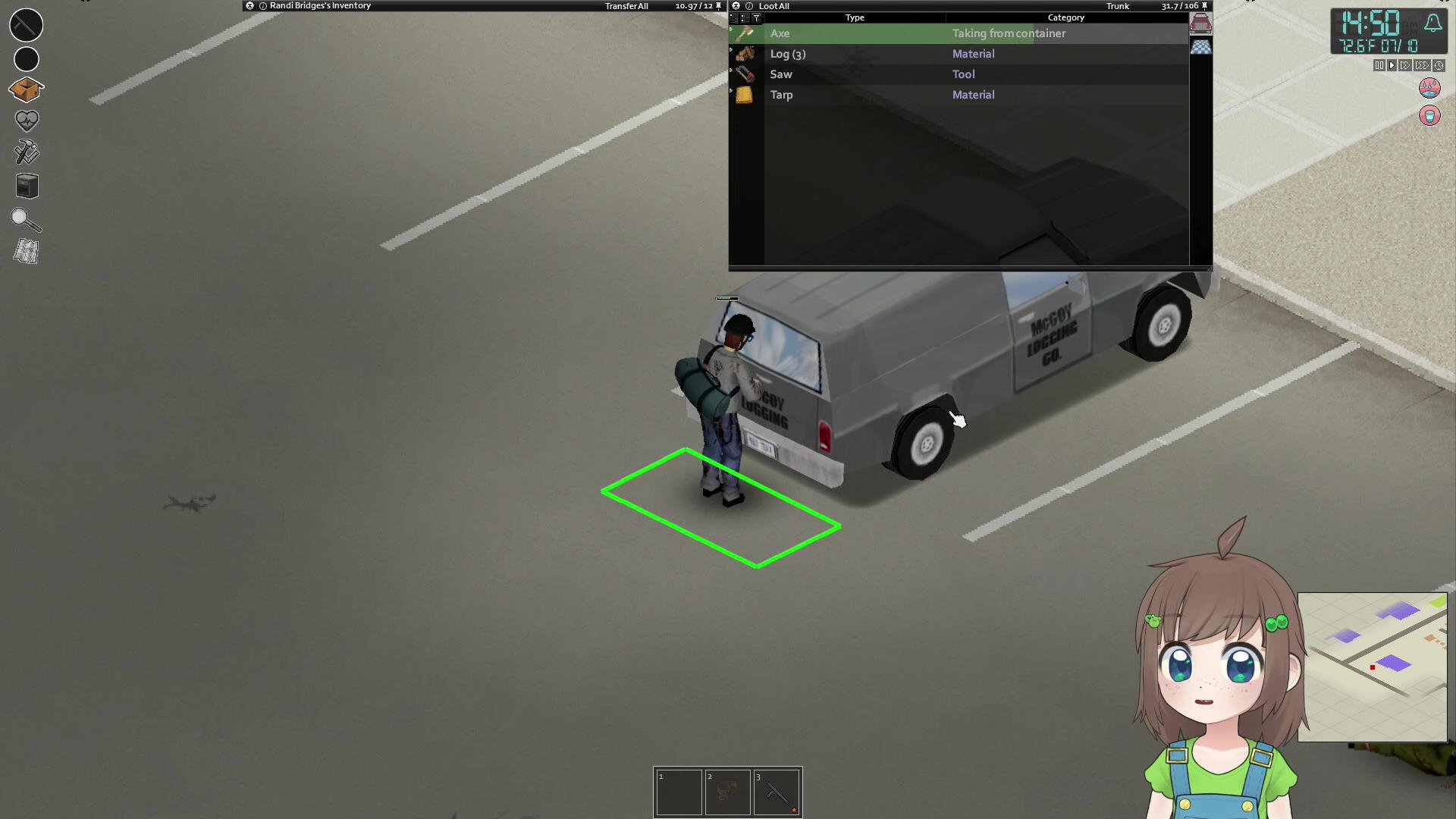Pin Randi Bridges's inventory window
Image resolution: width=1456 pixels, height=819 pixels.
coord(718,5)
